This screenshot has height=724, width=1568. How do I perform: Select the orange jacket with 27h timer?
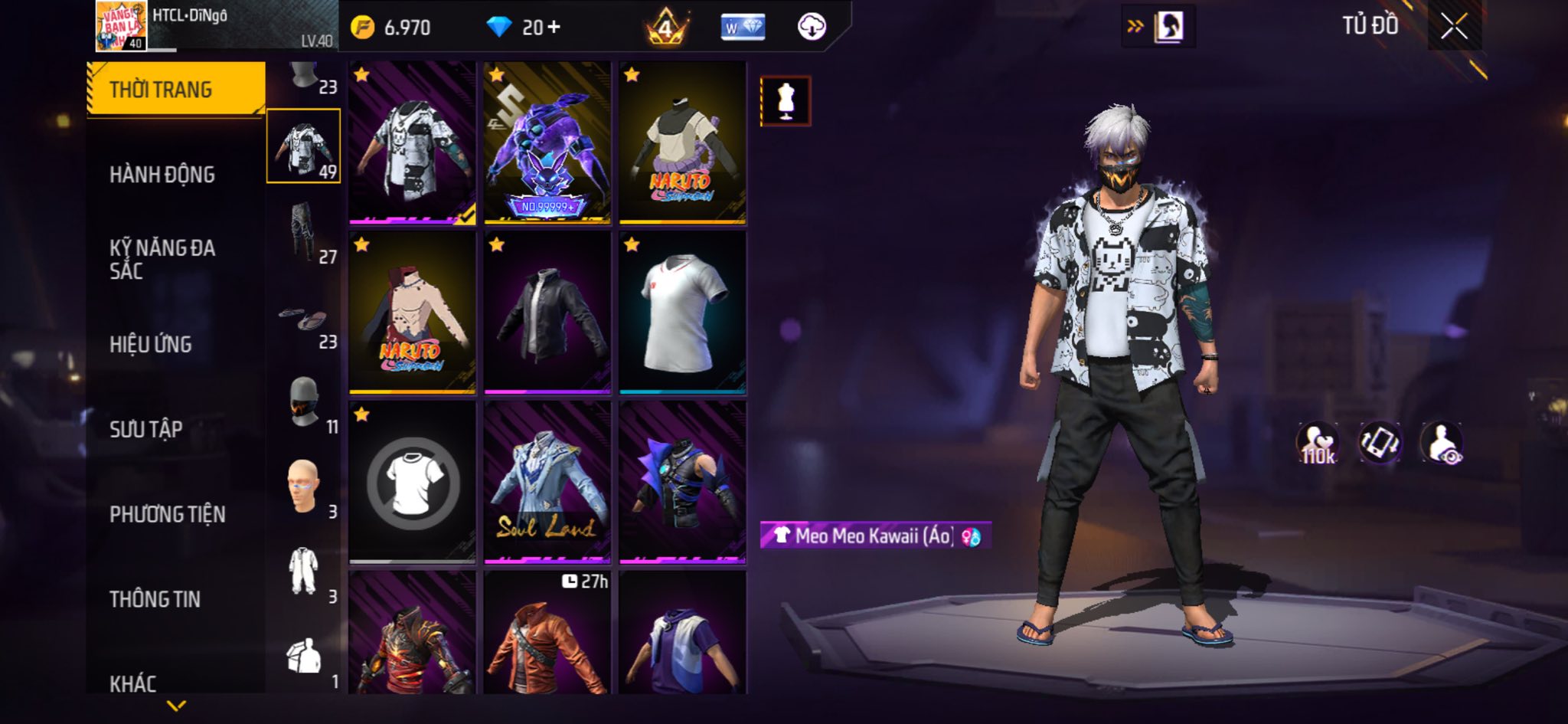[547, 634]
